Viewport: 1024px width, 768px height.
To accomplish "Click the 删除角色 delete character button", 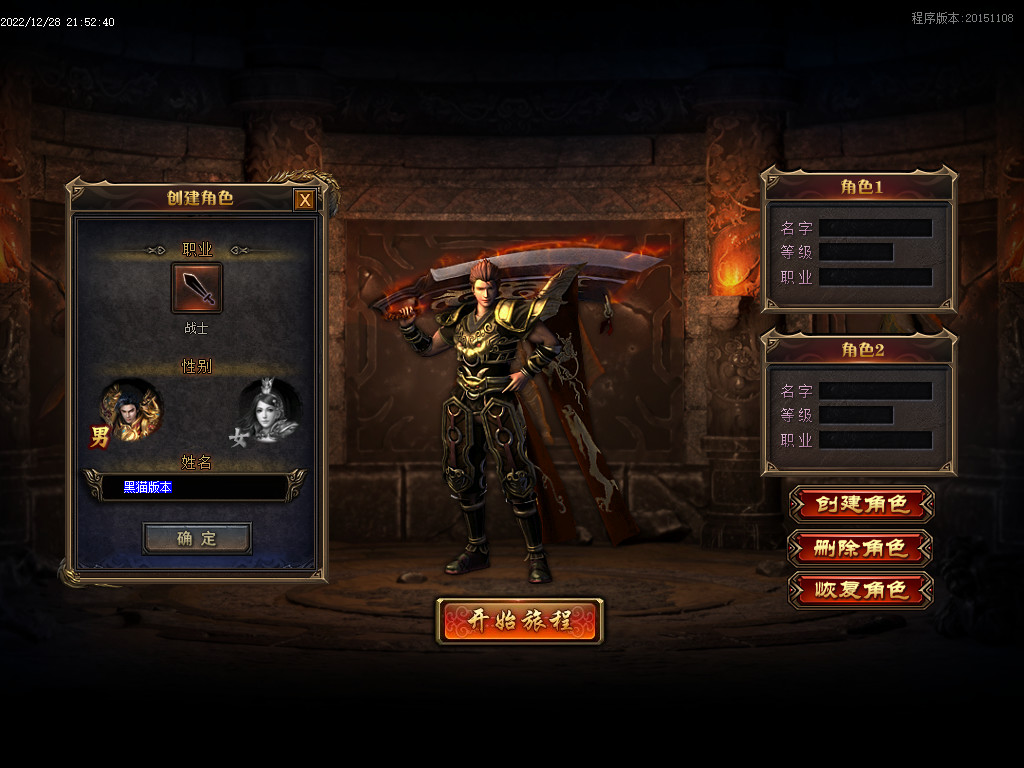I will [861, 548].
